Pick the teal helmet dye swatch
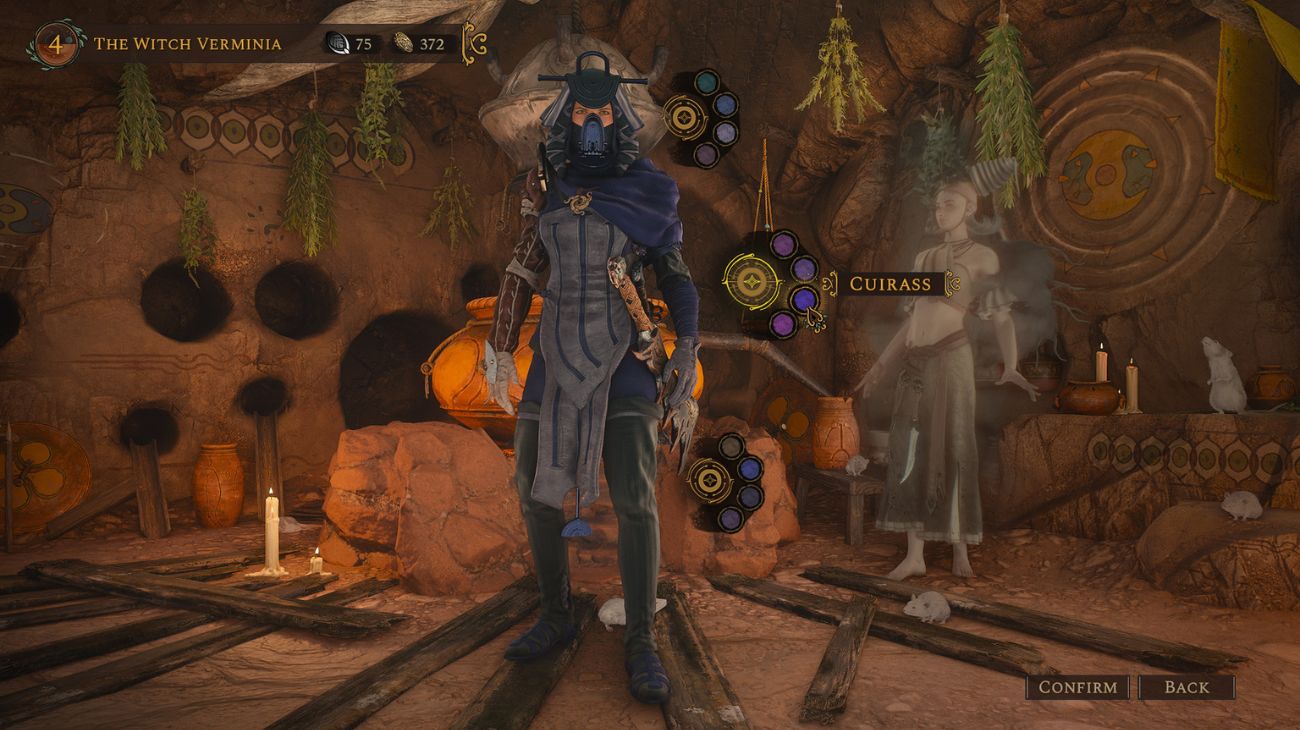Image resolution: width=1300 pixels, height=730 pixels. point(707,82)
